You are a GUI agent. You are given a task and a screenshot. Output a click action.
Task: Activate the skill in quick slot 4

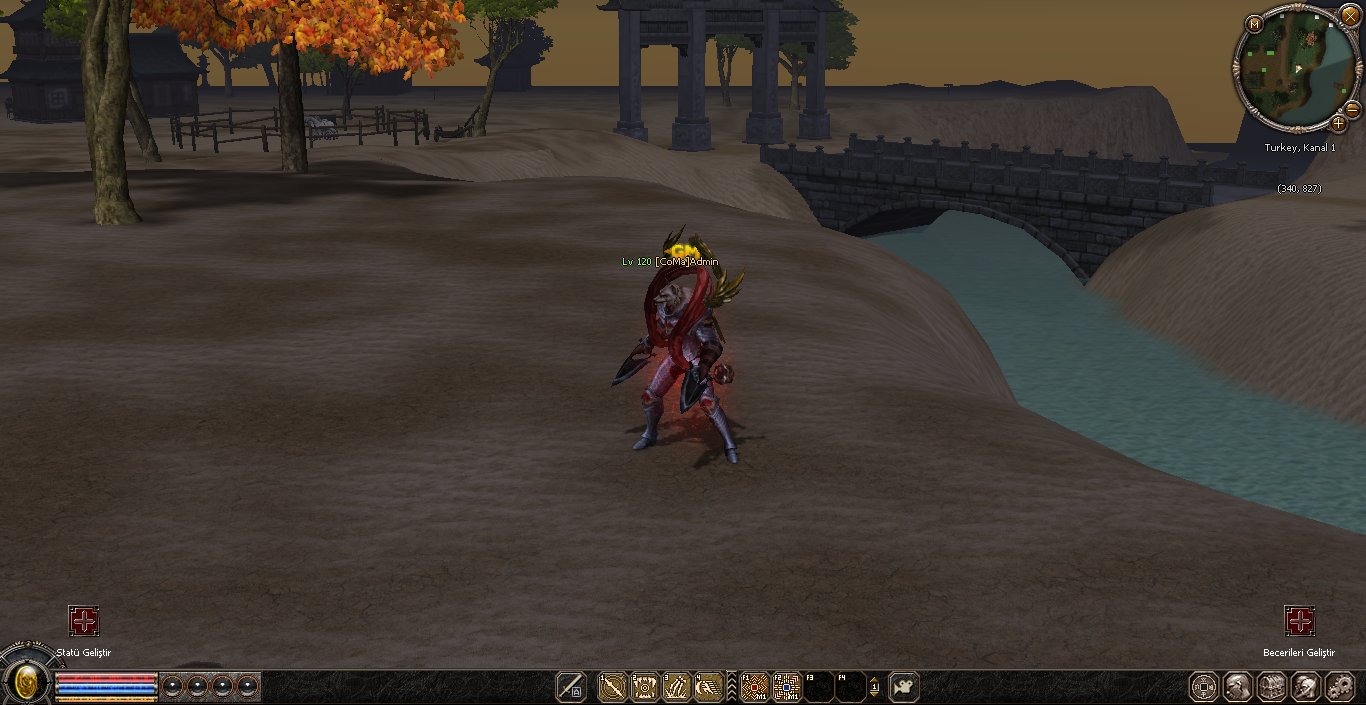(709, 687)
